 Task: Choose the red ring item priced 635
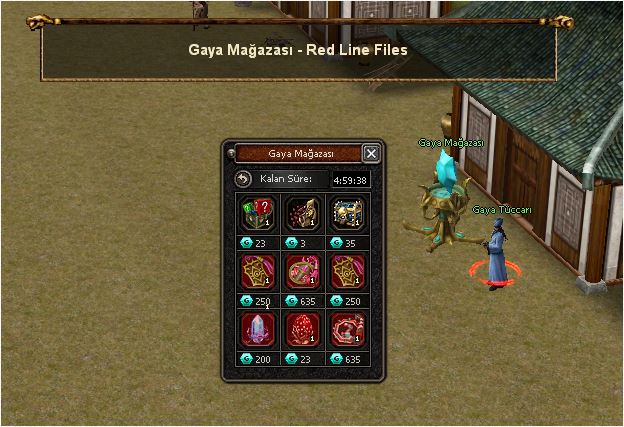coord(346,329)
